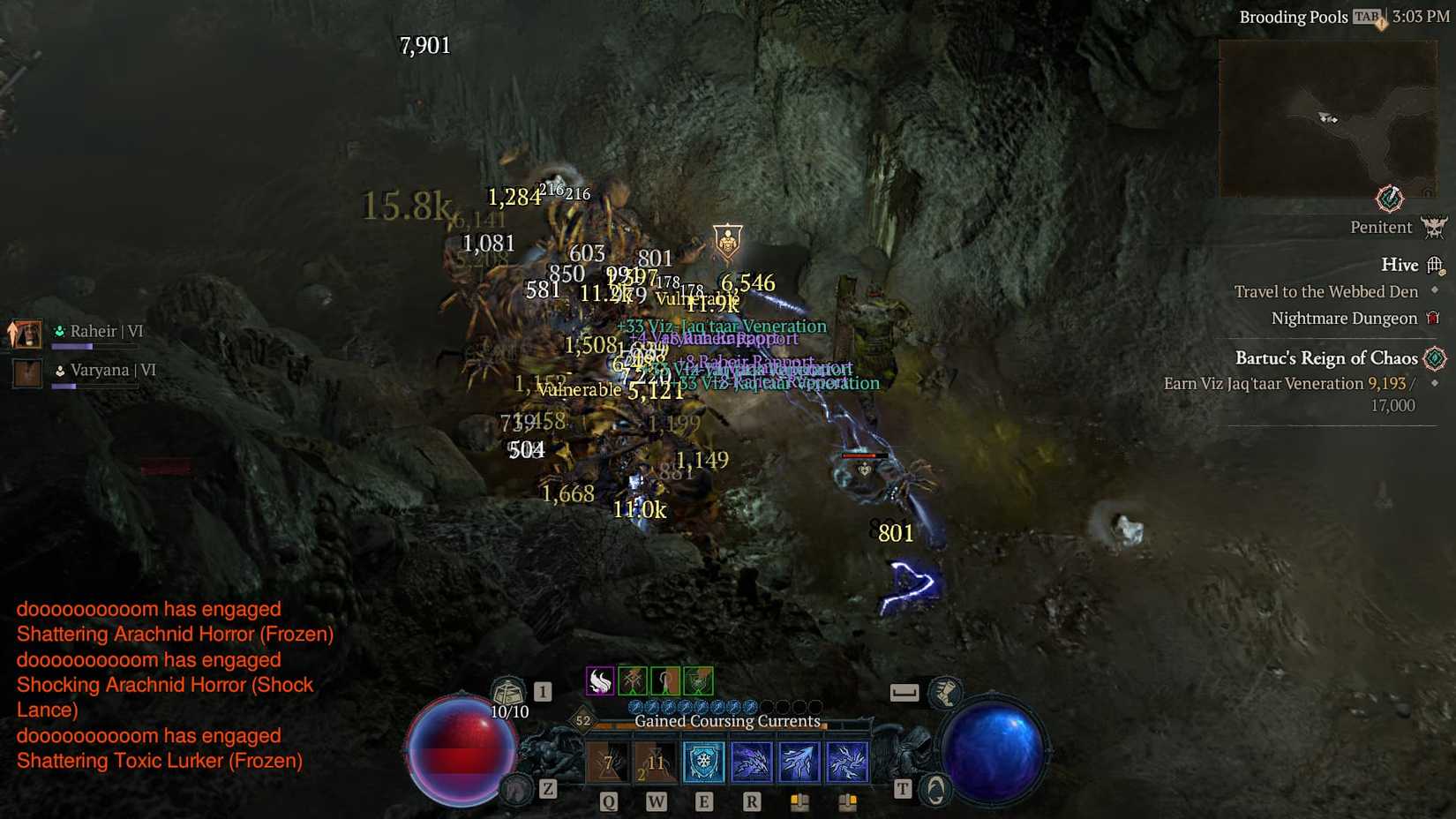
Task: Click the first scroll icon beside skill bar
Action: click(x=801, y=800)
